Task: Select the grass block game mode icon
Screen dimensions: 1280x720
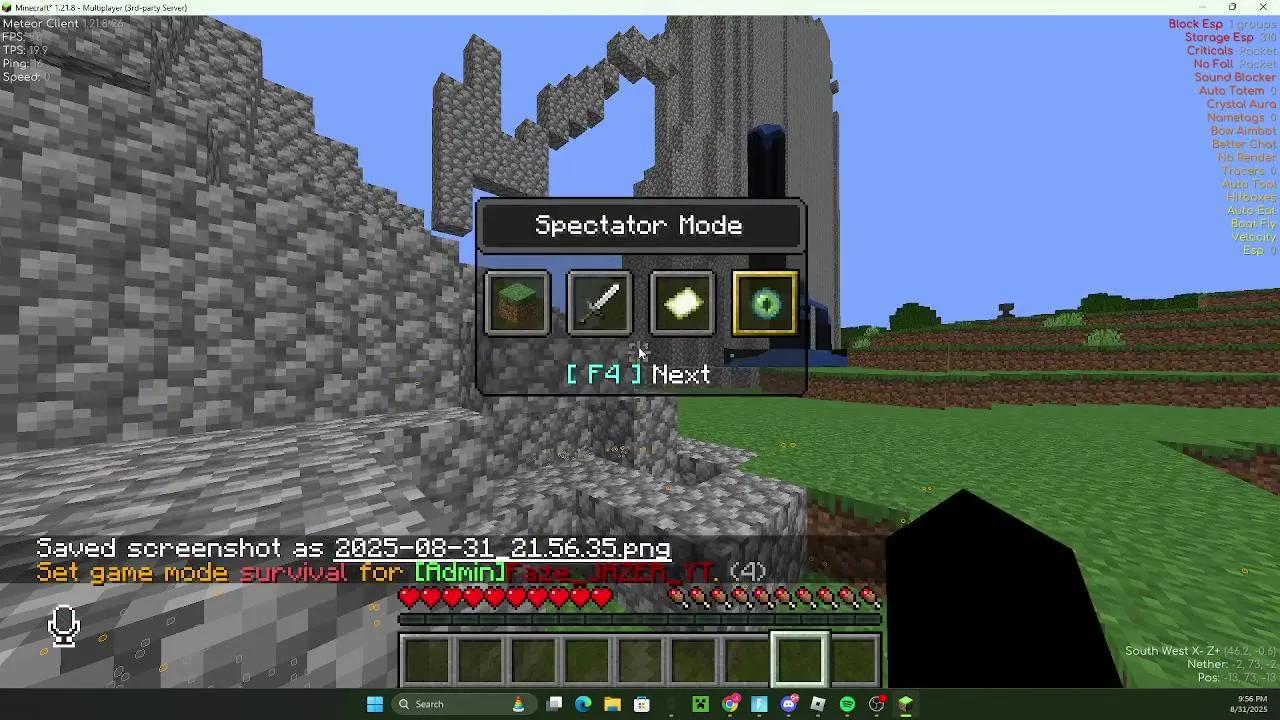Action: [517, 303]
